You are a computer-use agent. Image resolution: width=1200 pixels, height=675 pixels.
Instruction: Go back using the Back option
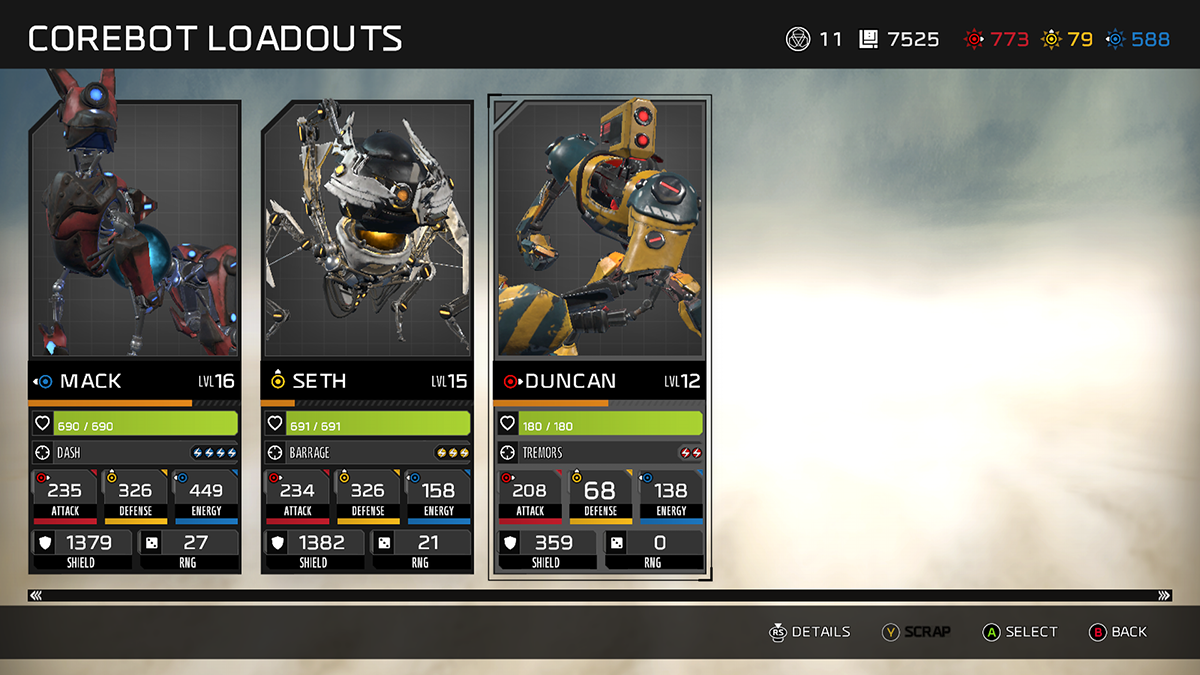[1118, 632]
